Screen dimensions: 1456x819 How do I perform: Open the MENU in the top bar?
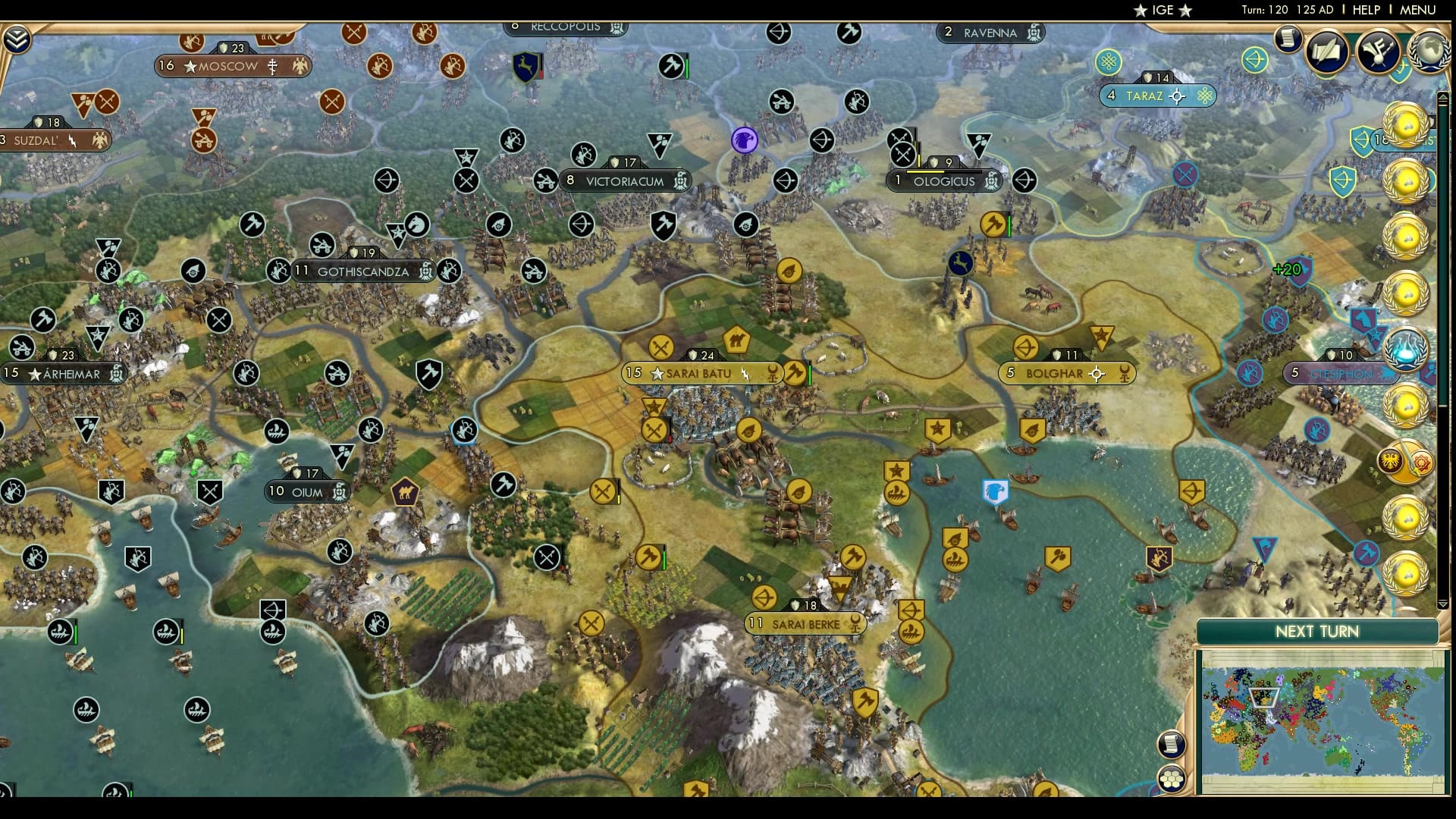[1417, 10]
